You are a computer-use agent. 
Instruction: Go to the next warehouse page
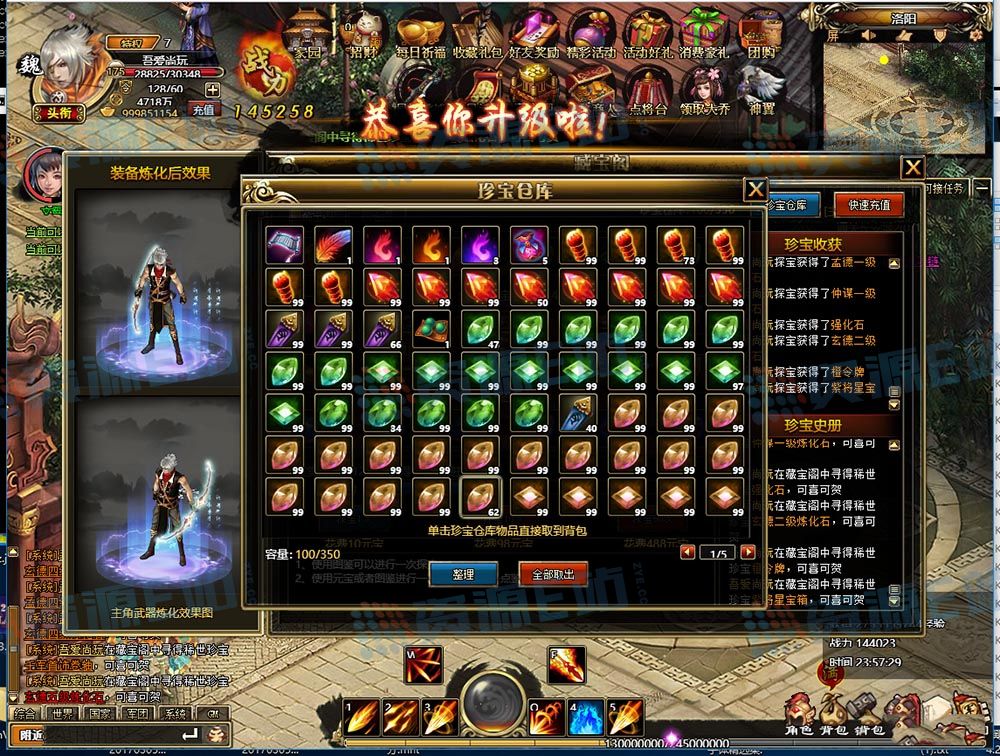pos(748,552)
